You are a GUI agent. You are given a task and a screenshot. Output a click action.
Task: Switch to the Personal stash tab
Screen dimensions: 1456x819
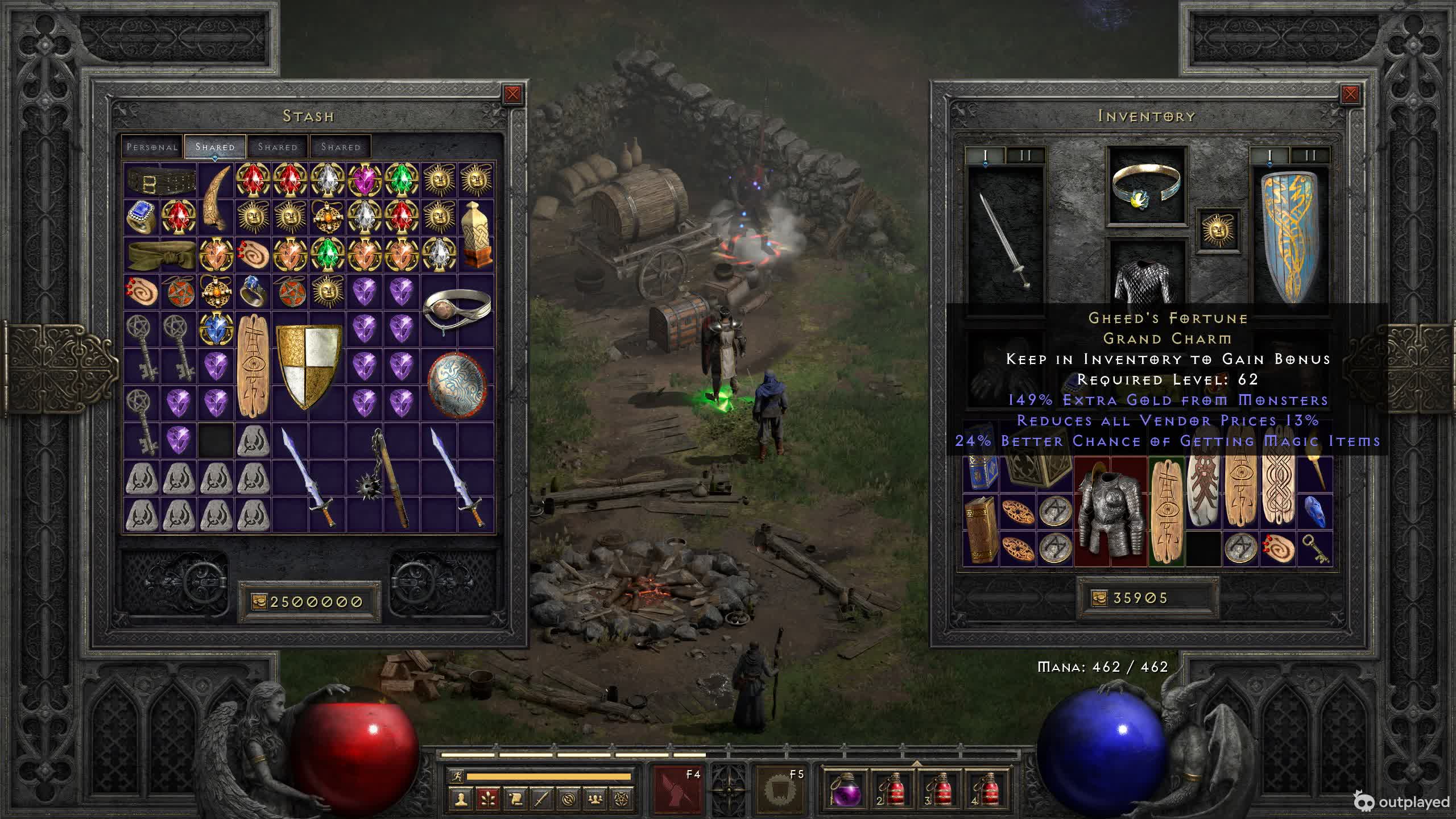pos(152,147)
